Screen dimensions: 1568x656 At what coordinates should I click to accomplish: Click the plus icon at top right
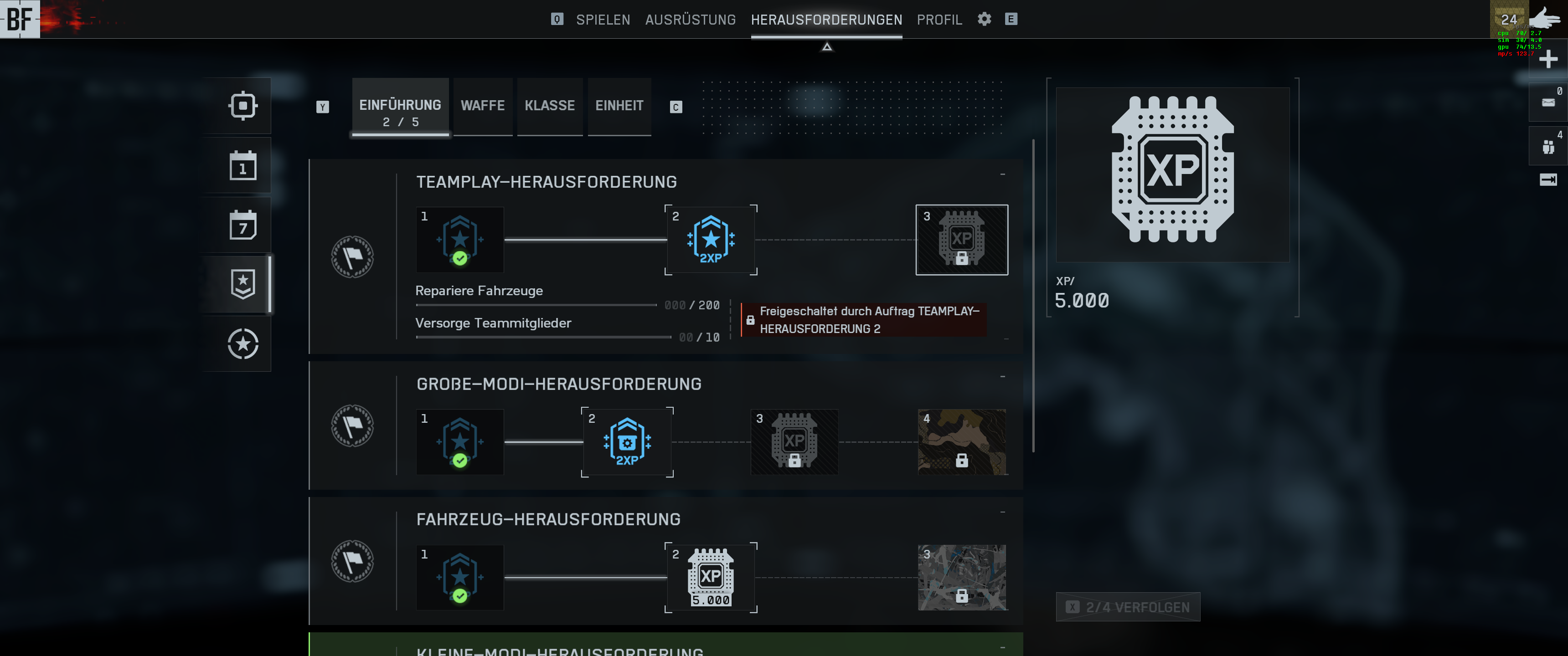pos(1548,59)
